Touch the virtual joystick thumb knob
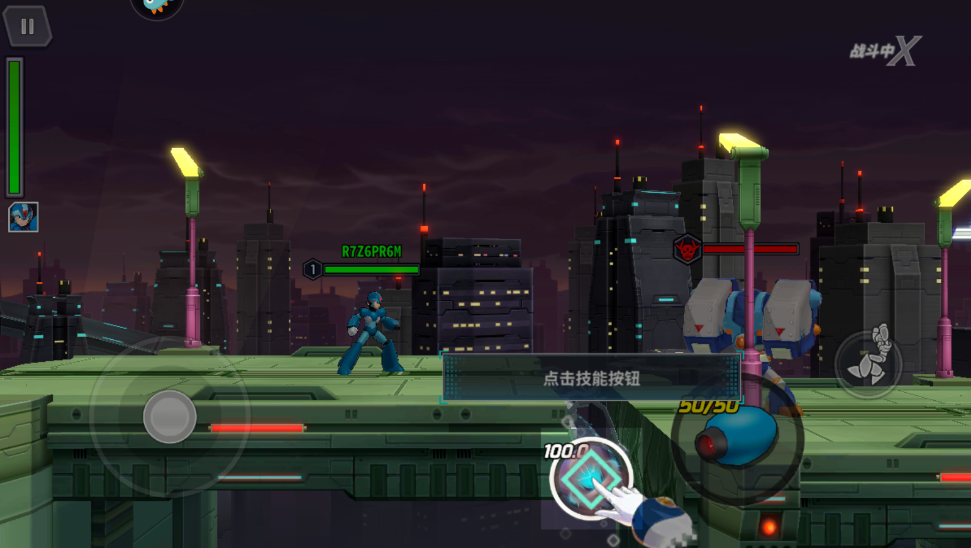 (169, 416)
